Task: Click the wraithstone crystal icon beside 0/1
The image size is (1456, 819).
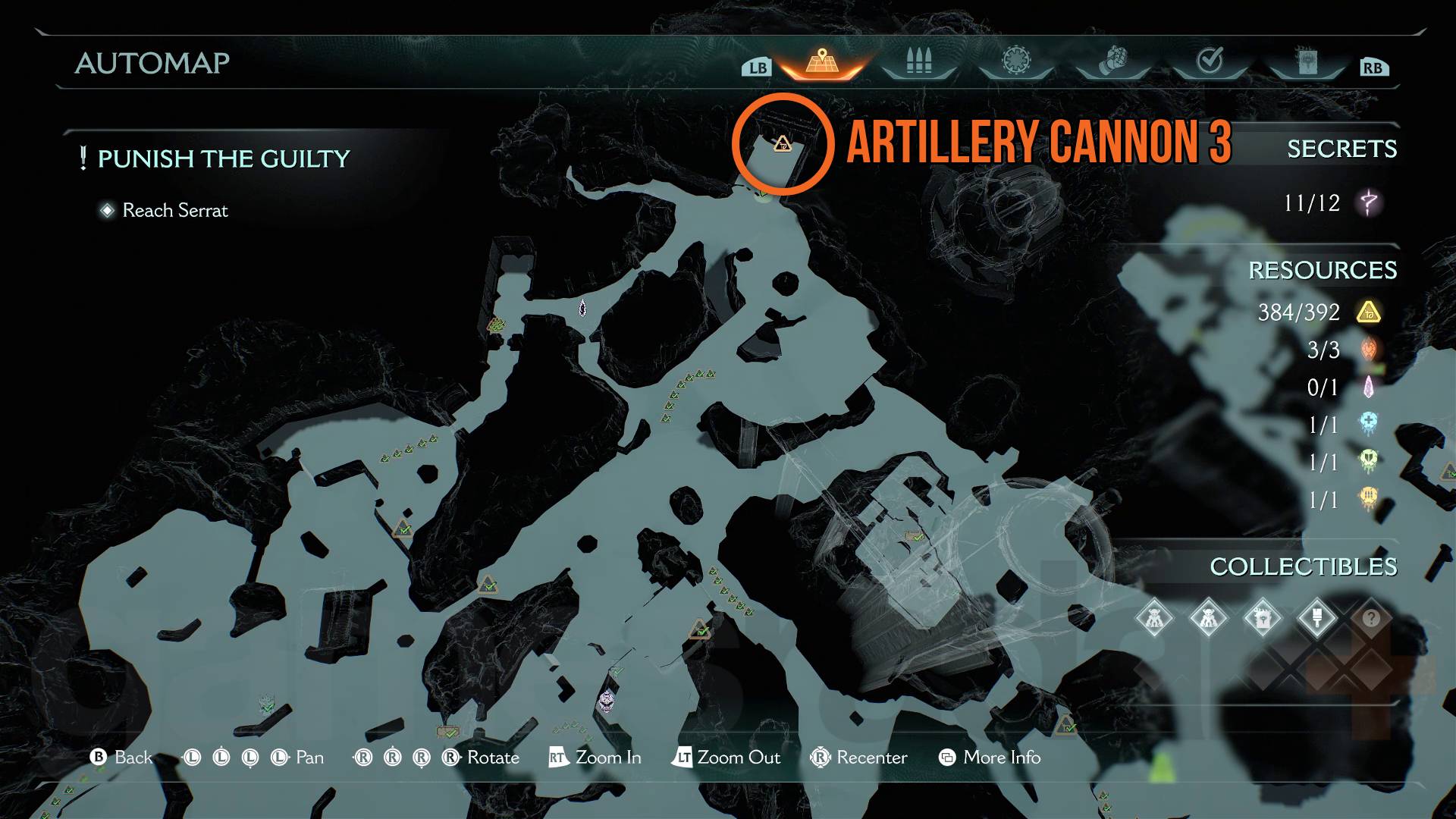Action: [1369, 388]
